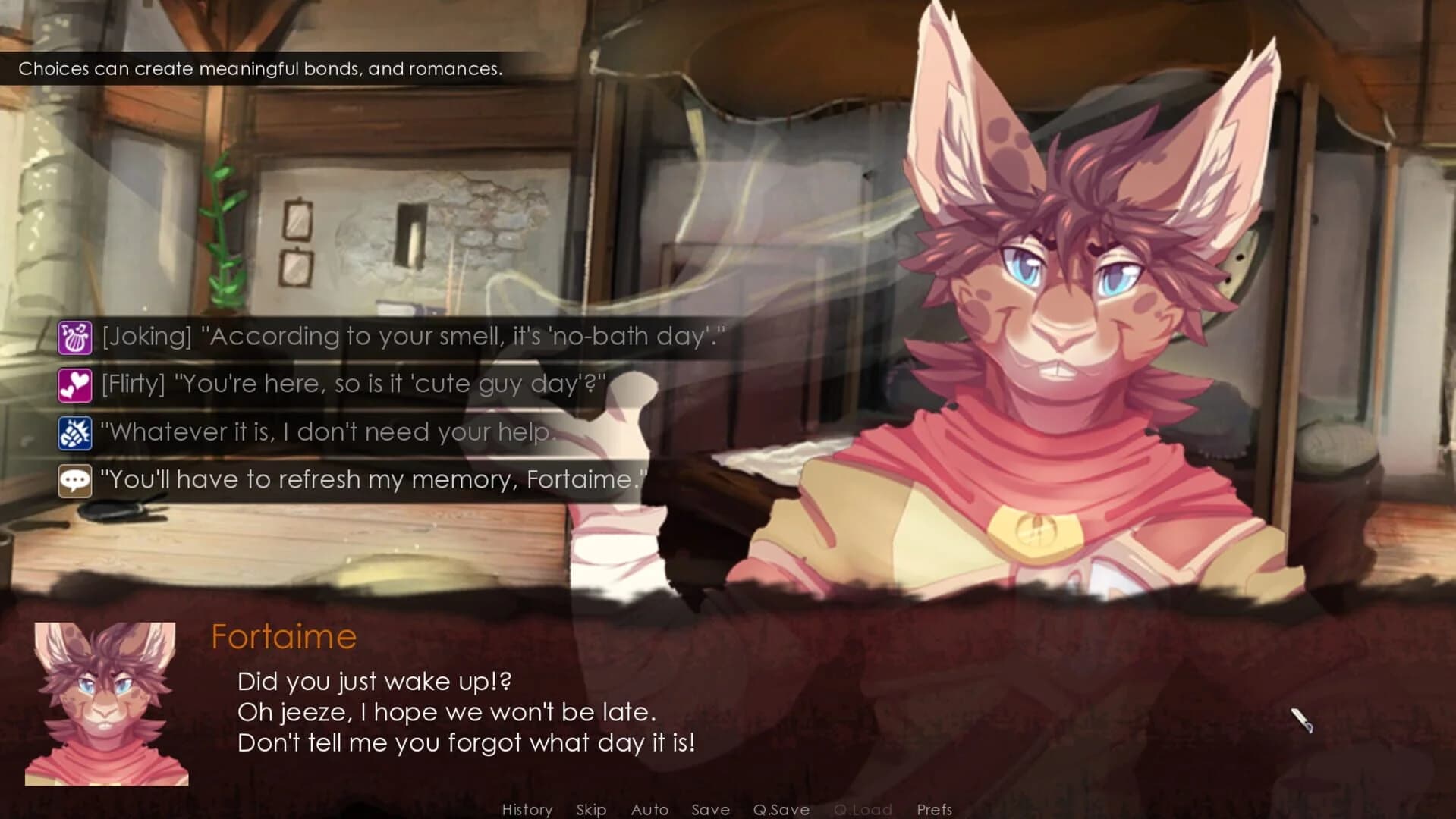
Task: Open the Prefs settings
Action: (934, 809)
